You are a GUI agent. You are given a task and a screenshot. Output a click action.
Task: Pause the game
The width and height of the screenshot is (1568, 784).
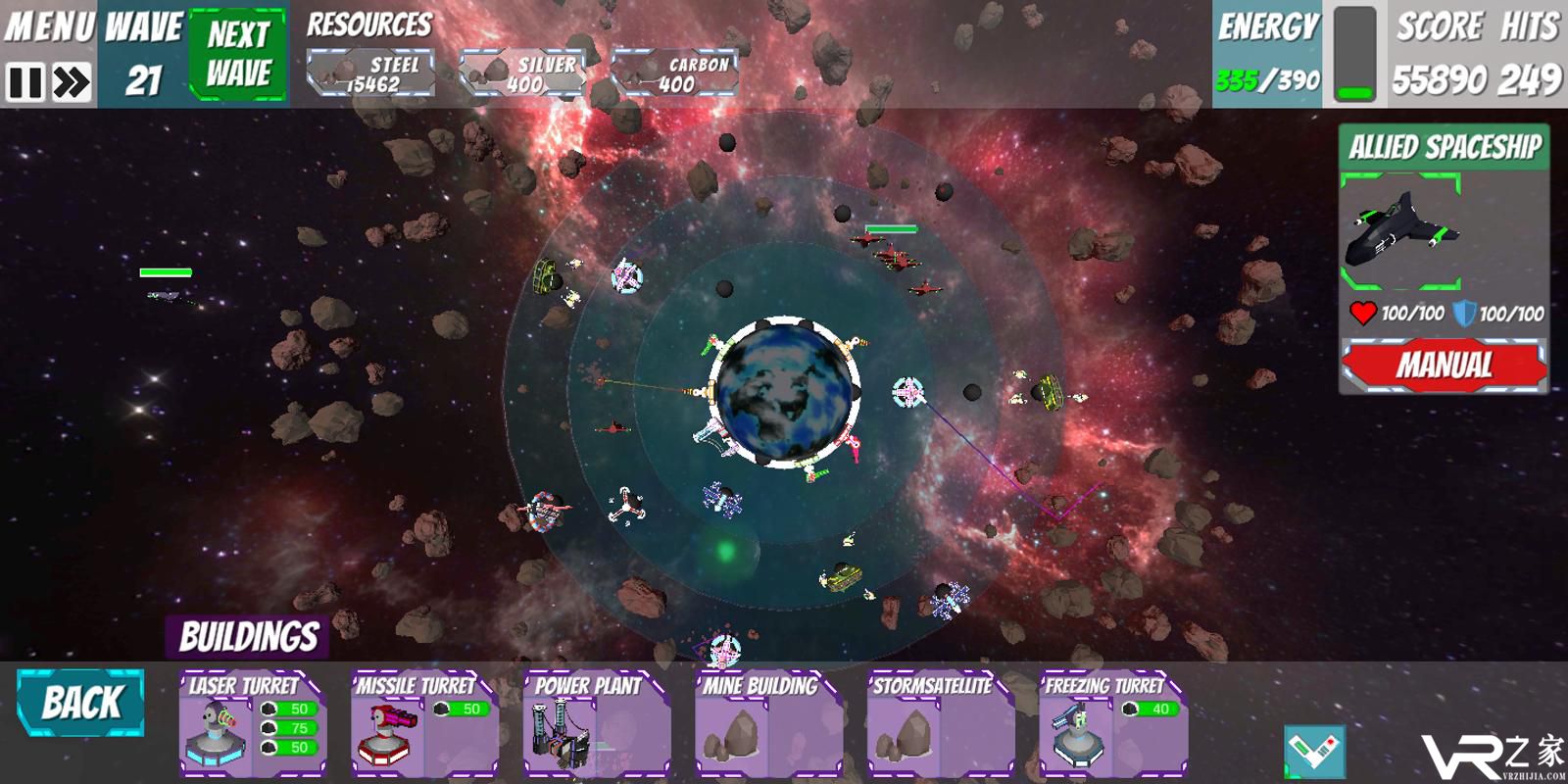(x=24, y=82)
